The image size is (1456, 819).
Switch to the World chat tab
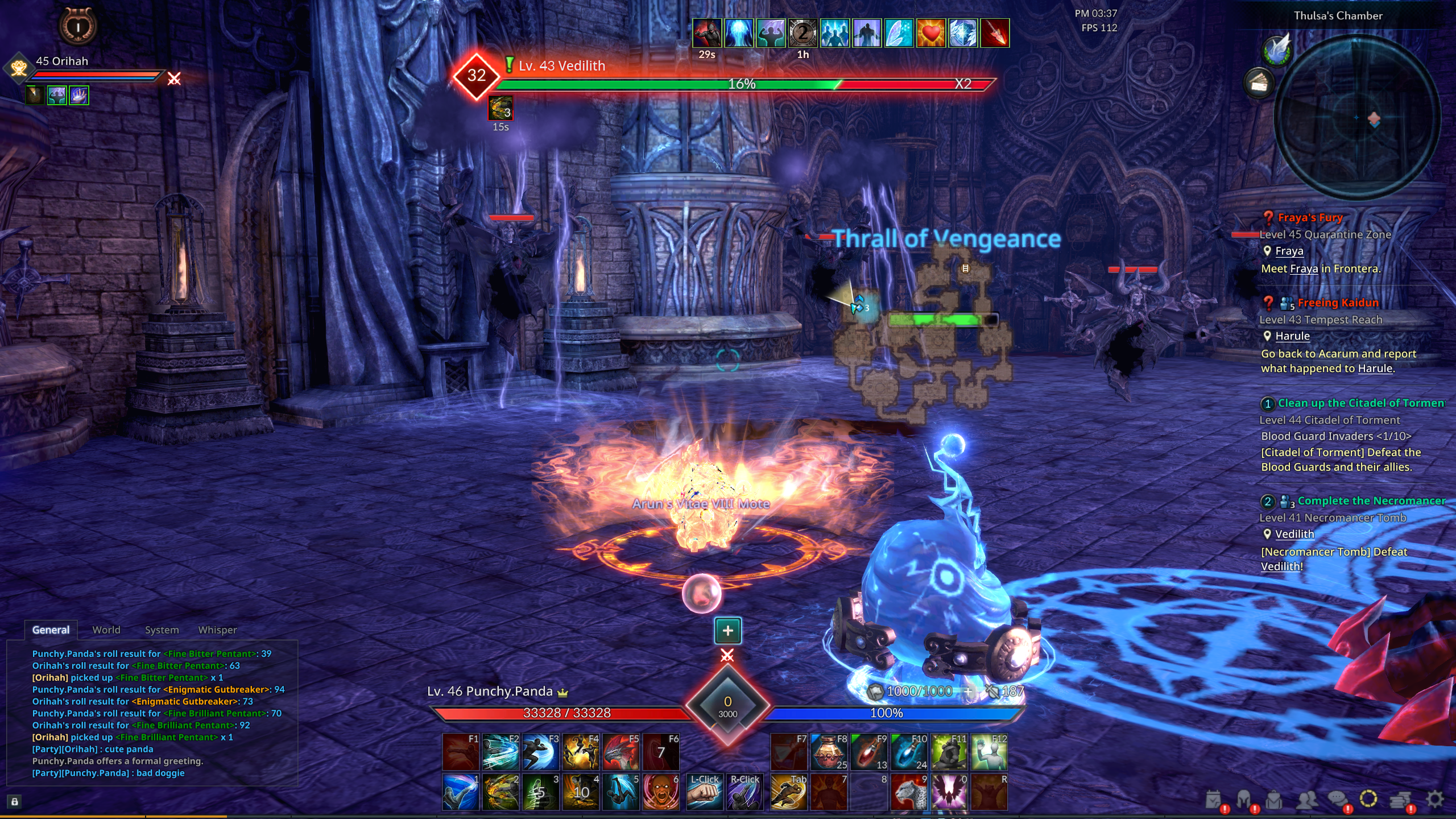point(106,630)
